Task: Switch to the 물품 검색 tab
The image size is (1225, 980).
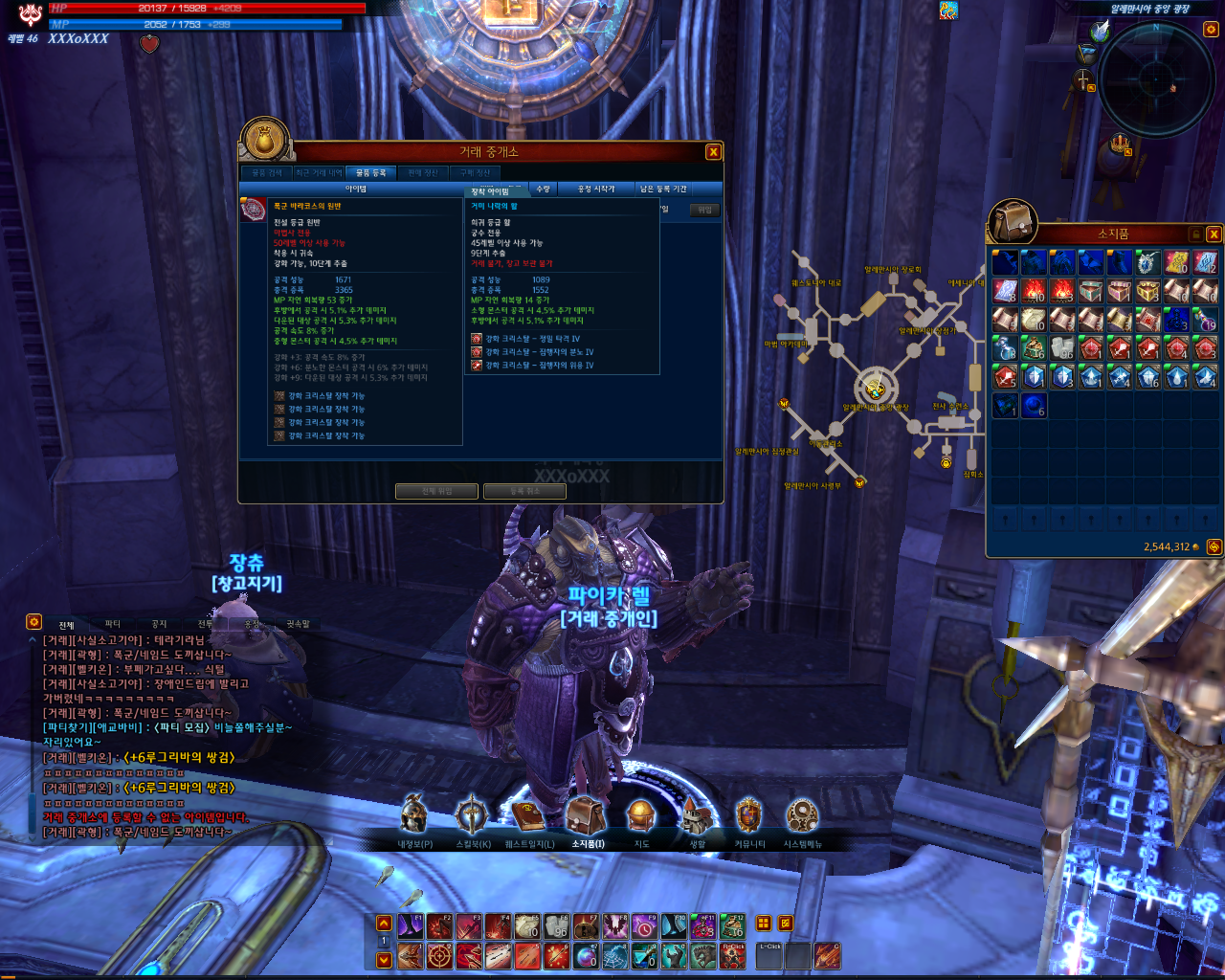Action: pos(267,173)
